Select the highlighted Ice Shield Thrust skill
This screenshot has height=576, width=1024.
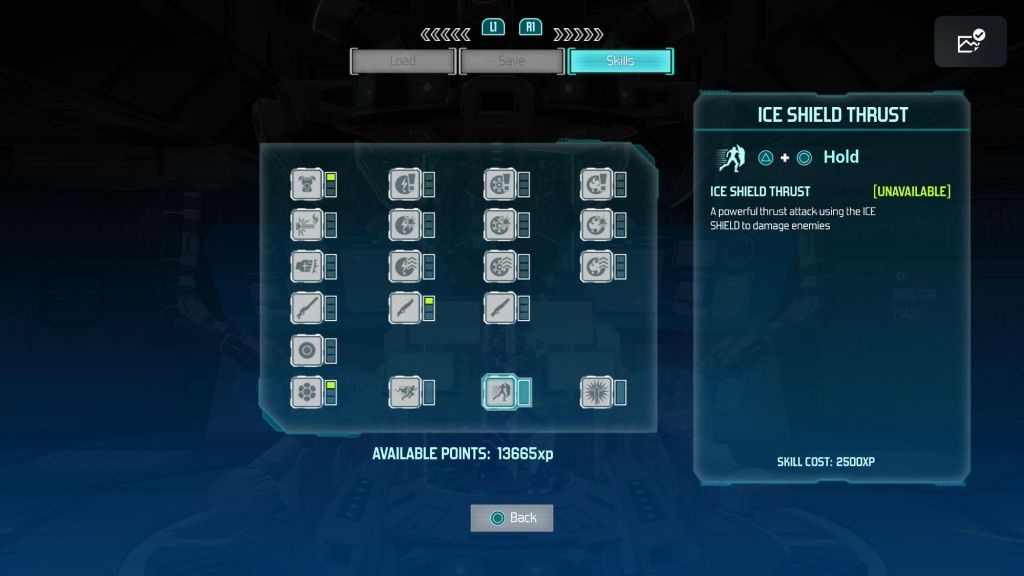[x=499, y=392]
